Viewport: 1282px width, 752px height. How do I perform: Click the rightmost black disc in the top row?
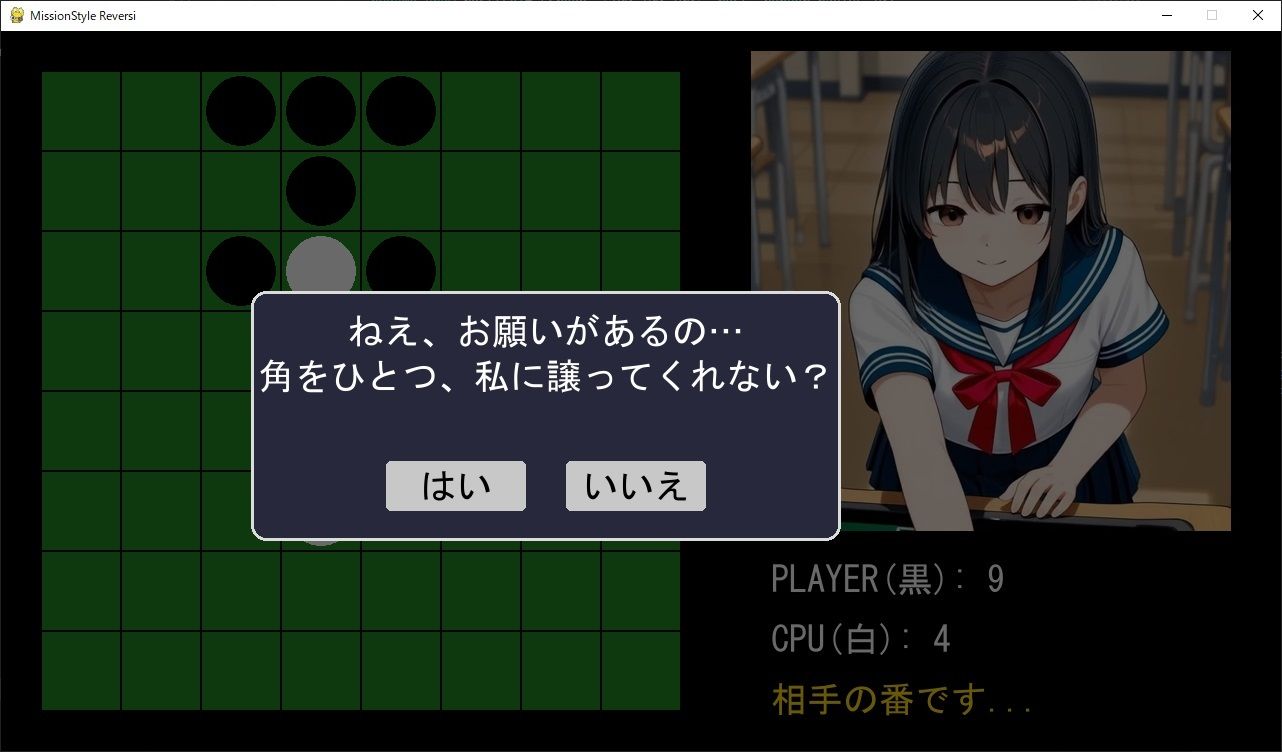(x=400, y=110)
